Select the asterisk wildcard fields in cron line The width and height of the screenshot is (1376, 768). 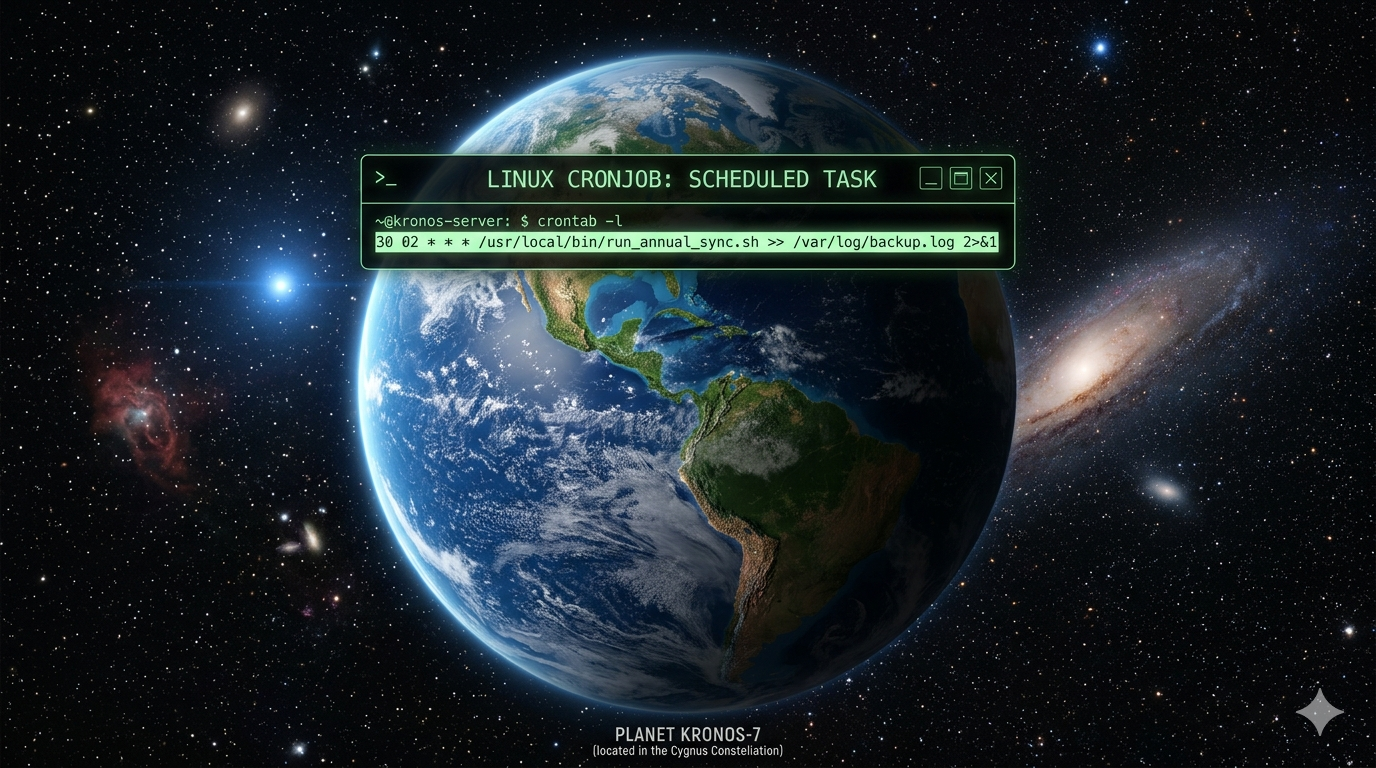coord(448,241)
